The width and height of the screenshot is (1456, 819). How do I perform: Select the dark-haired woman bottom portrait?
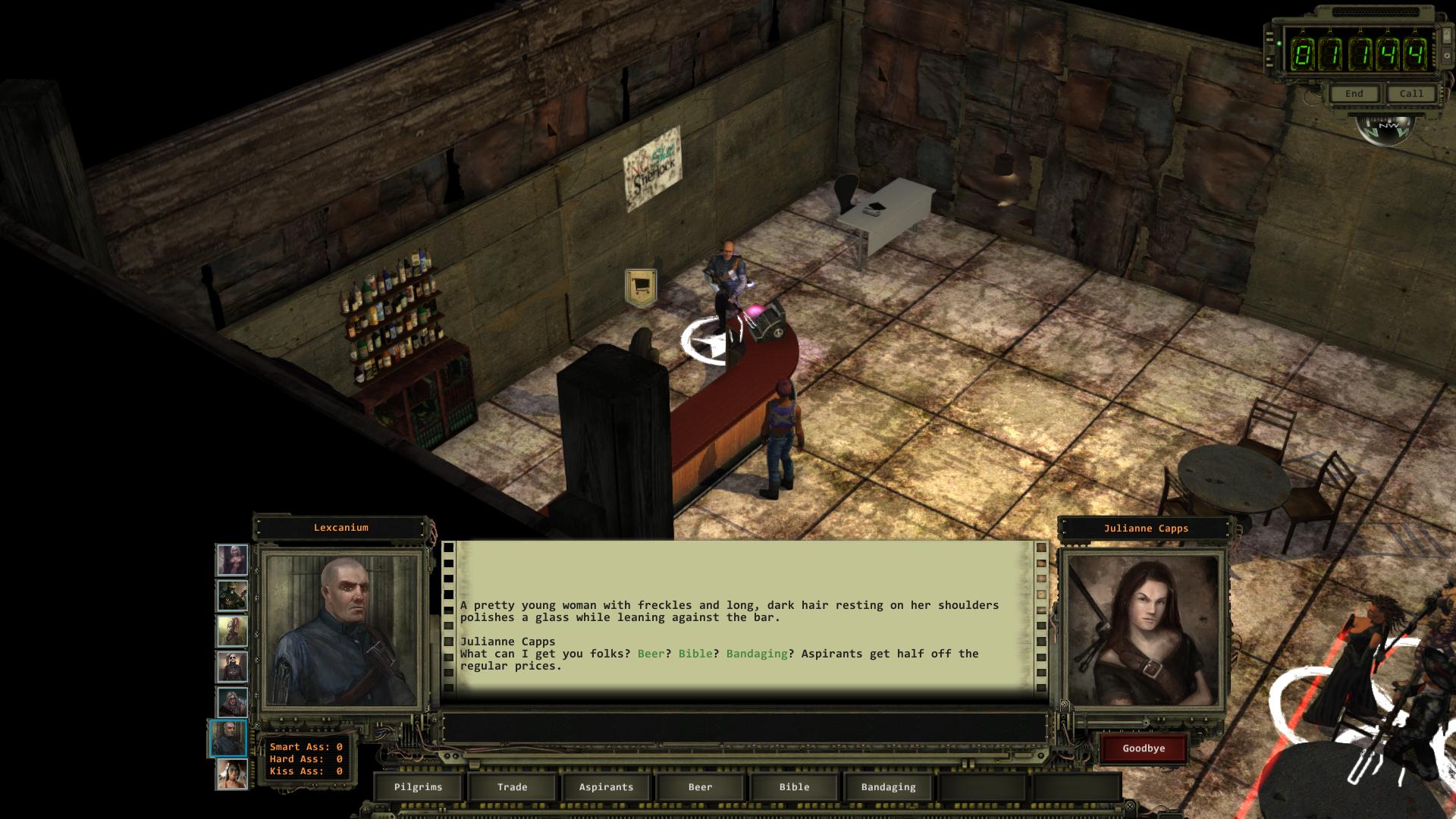[x=232, y=774]
